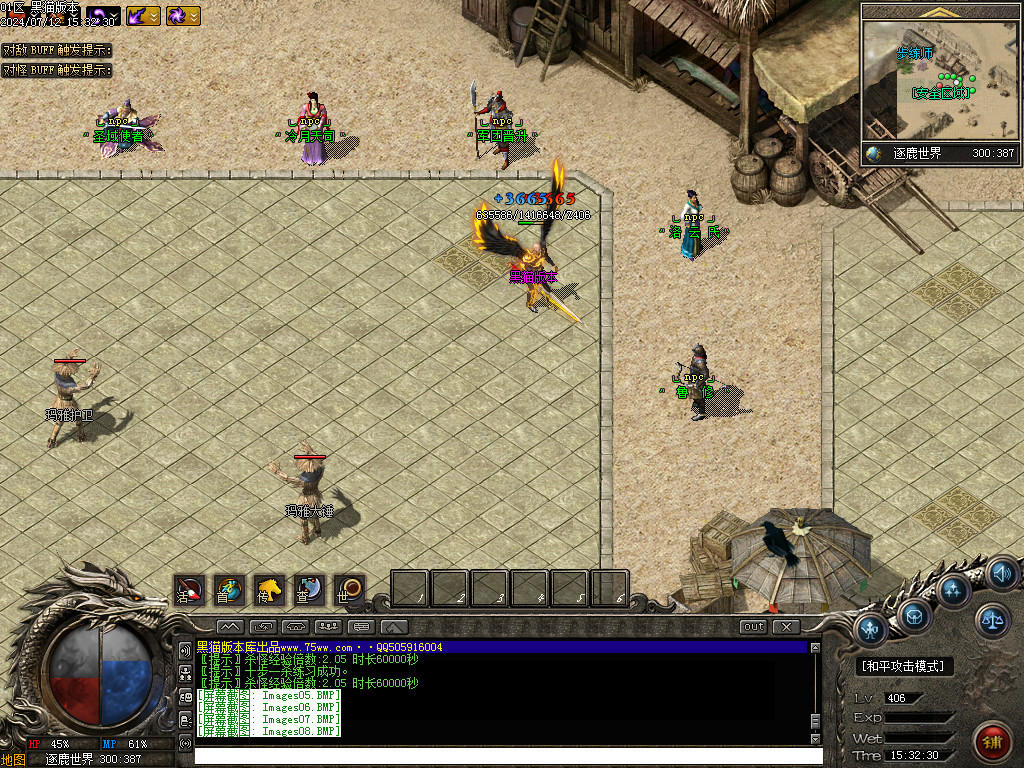Open the 查 lookup icon
1024x768 pixels.
click(309, 590)
